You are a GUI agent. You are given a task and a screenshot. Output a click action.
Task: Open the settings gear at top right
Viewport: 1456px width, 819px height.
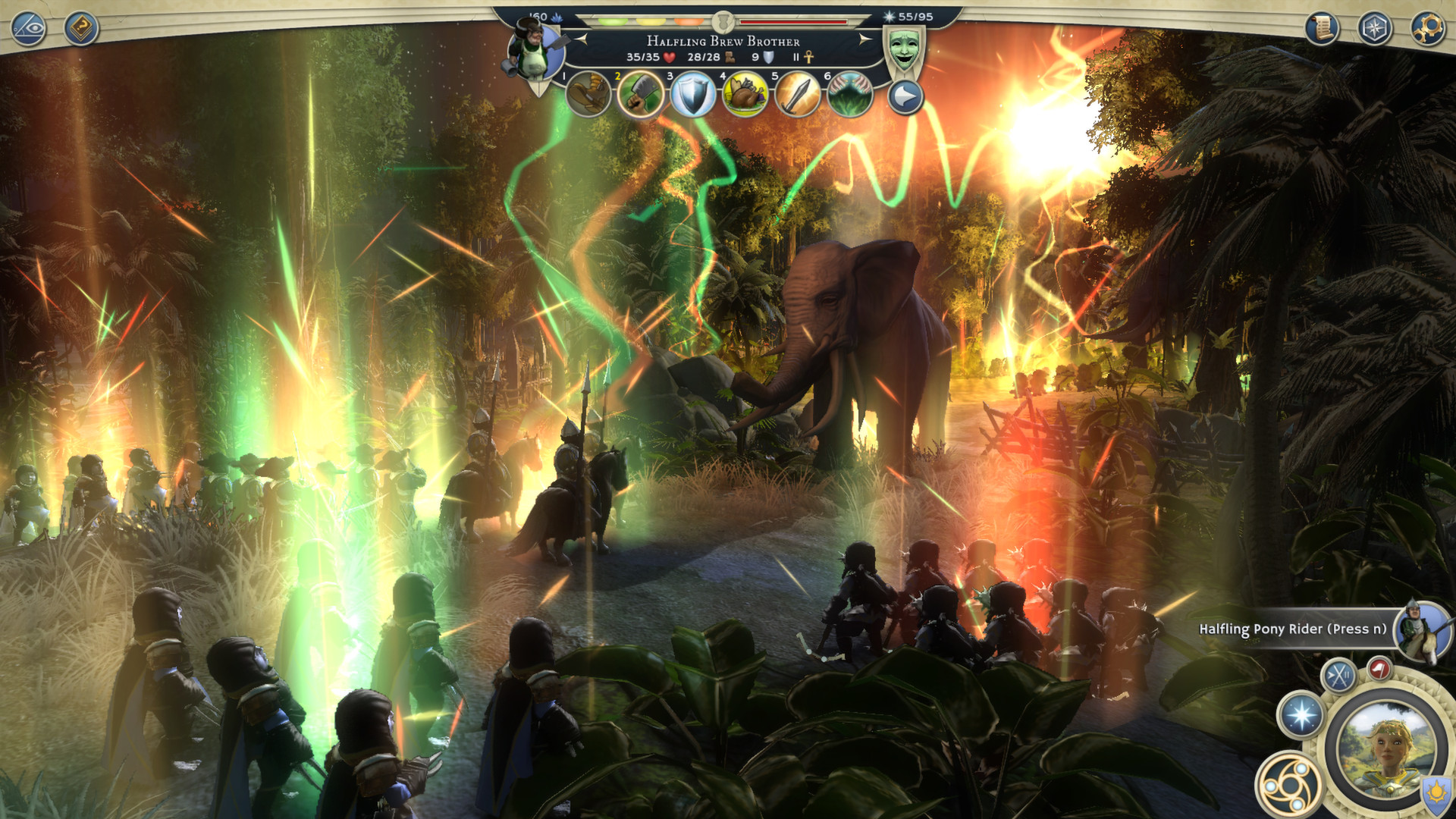click(1427, 27)
